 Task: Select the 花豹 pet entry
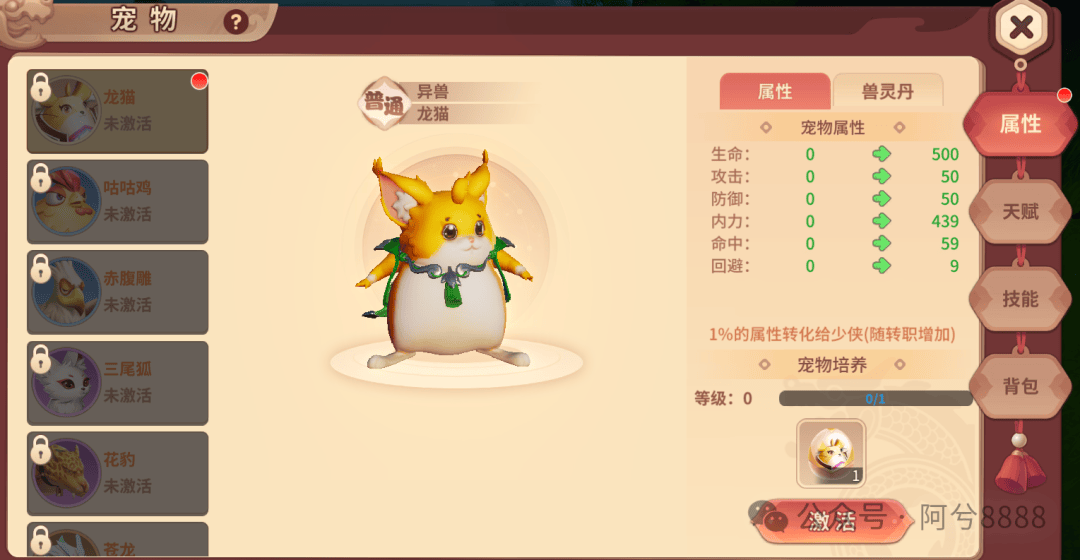coord(117,473)
